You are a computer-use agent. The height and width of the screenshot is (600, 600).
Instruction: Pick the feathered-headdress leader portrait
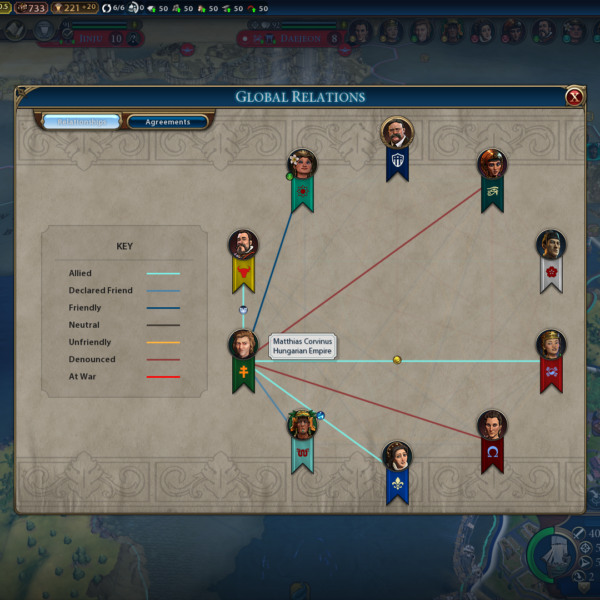pos(301,425)
